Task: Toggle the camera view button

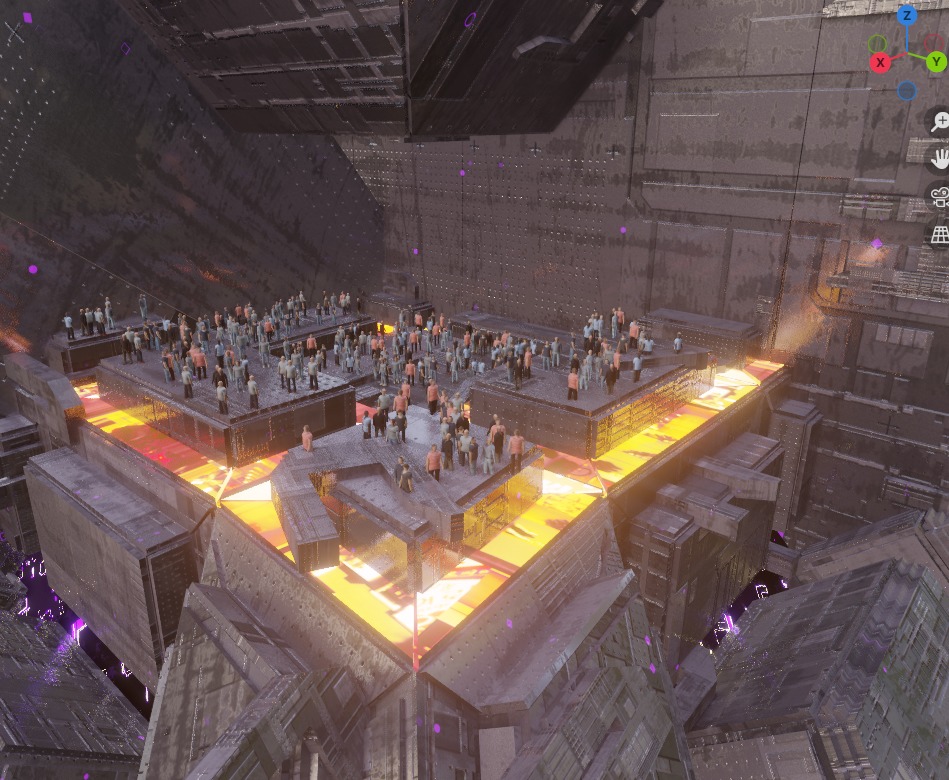Action: 940,197
